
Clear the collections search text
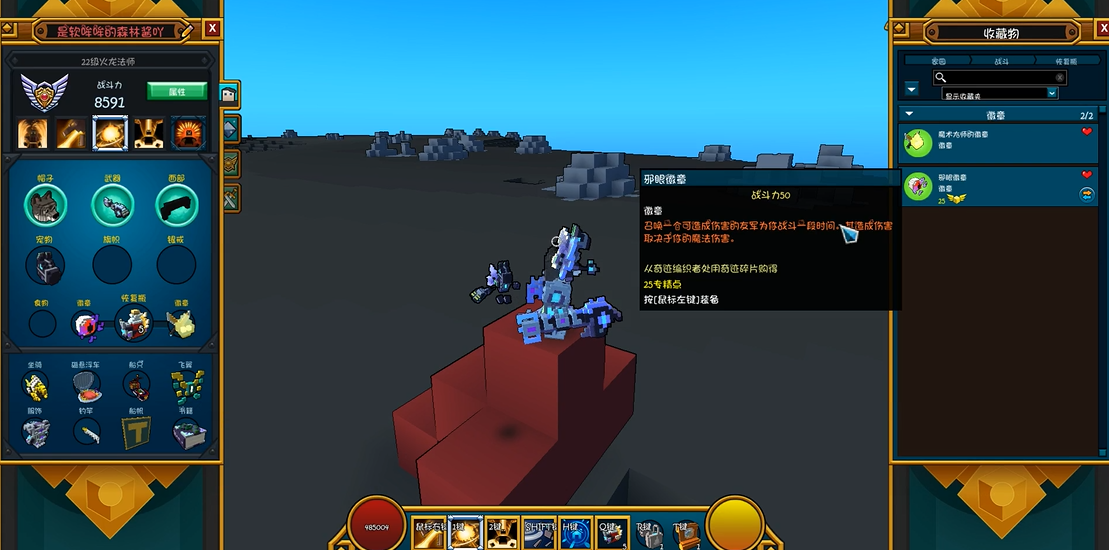1060,77
